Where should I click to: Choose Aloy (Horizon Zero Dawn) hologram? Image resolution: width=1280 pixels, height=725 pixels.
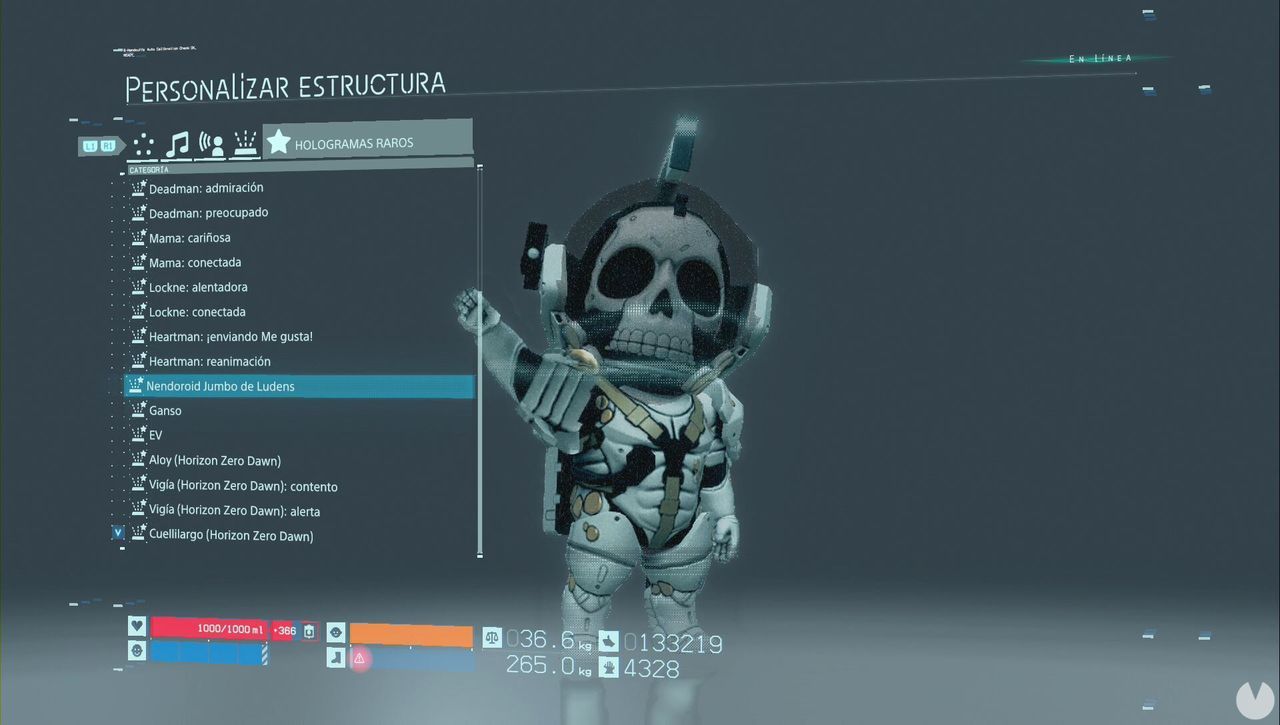216,460
